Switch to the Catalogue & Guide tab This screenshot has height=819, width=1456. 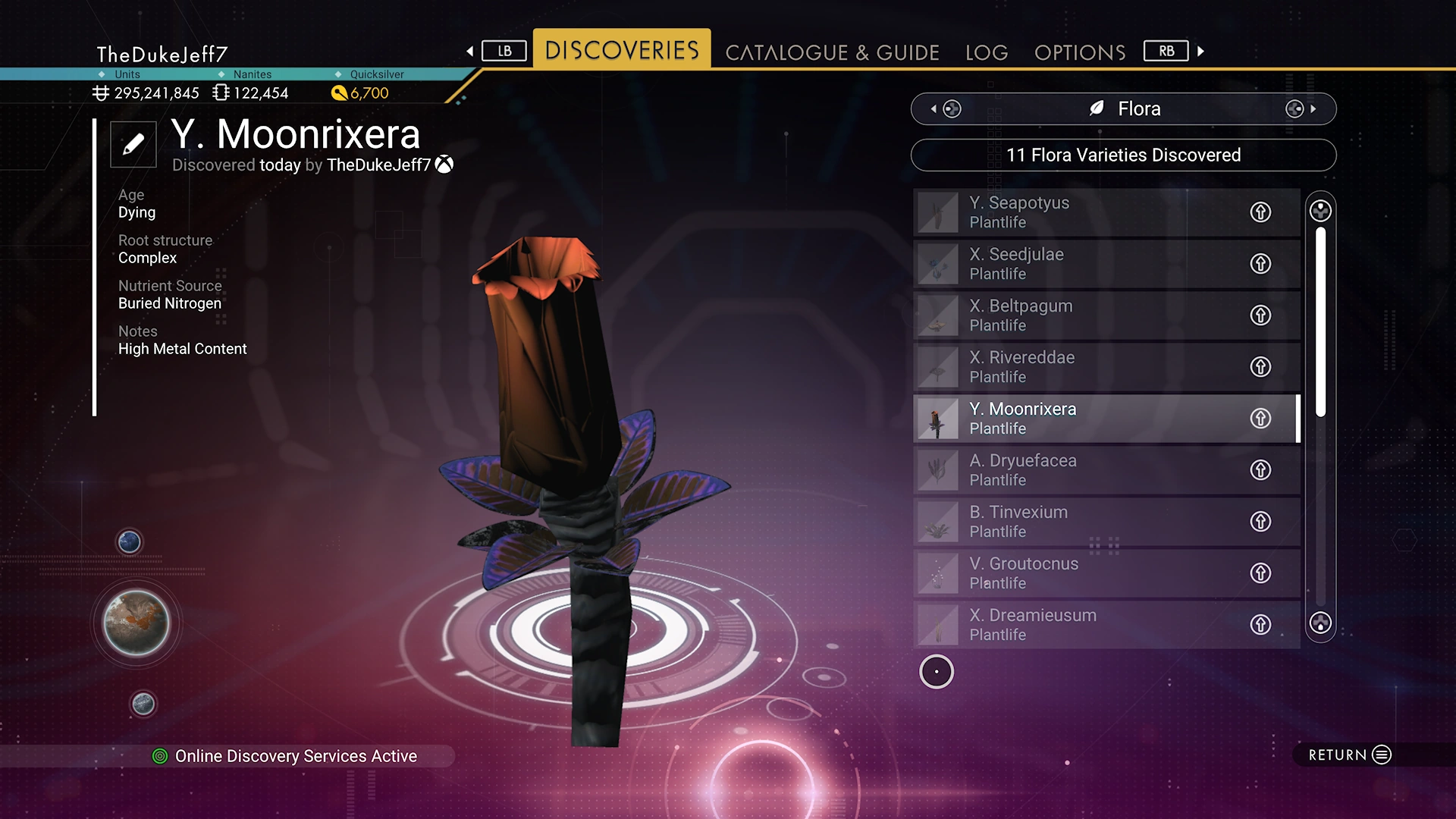click(x=832, y=52)
